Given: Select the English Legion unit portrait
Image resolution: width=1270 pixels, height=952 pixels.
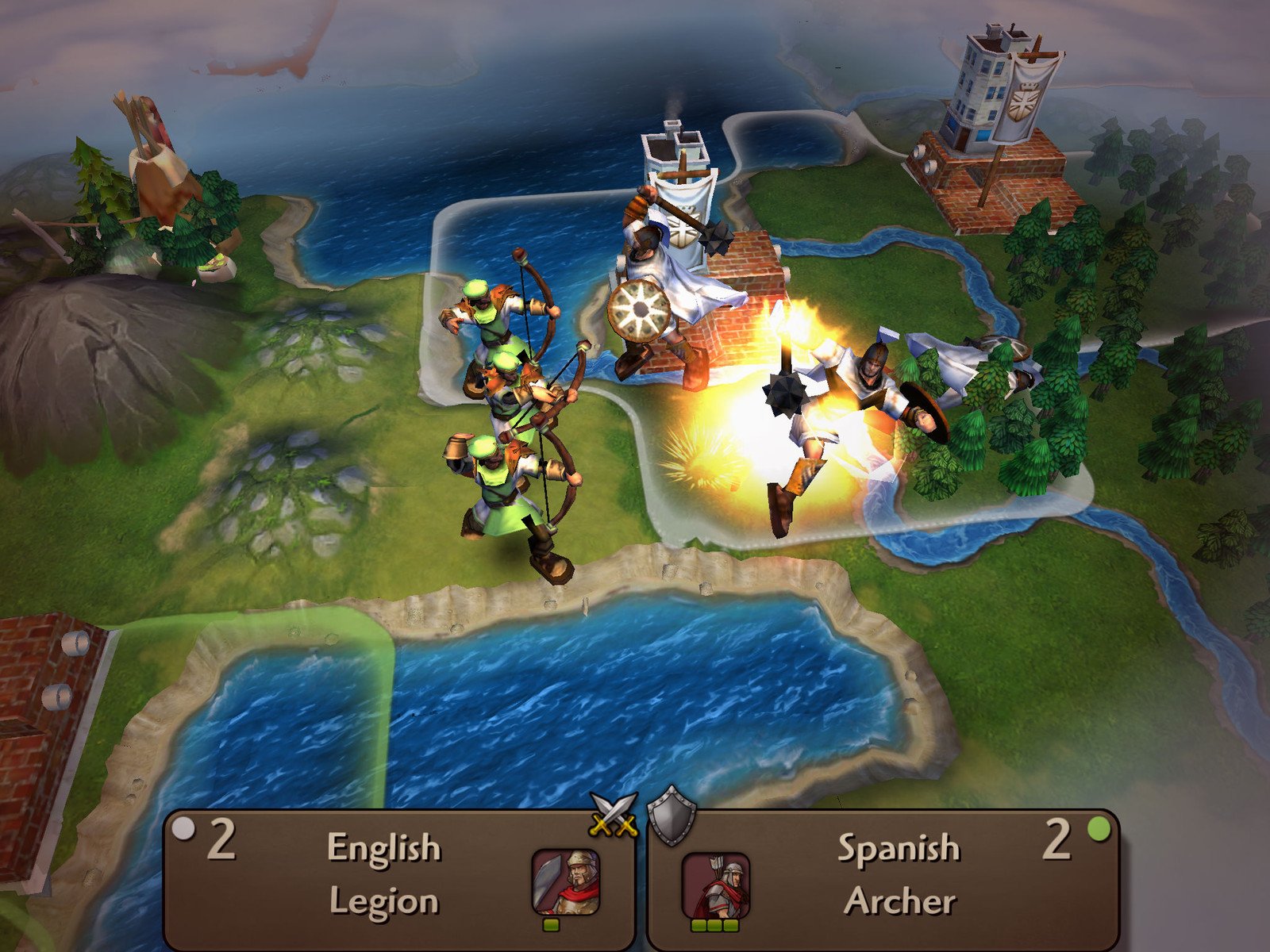Looking at the screenshot, I should (x=565, y=882).
